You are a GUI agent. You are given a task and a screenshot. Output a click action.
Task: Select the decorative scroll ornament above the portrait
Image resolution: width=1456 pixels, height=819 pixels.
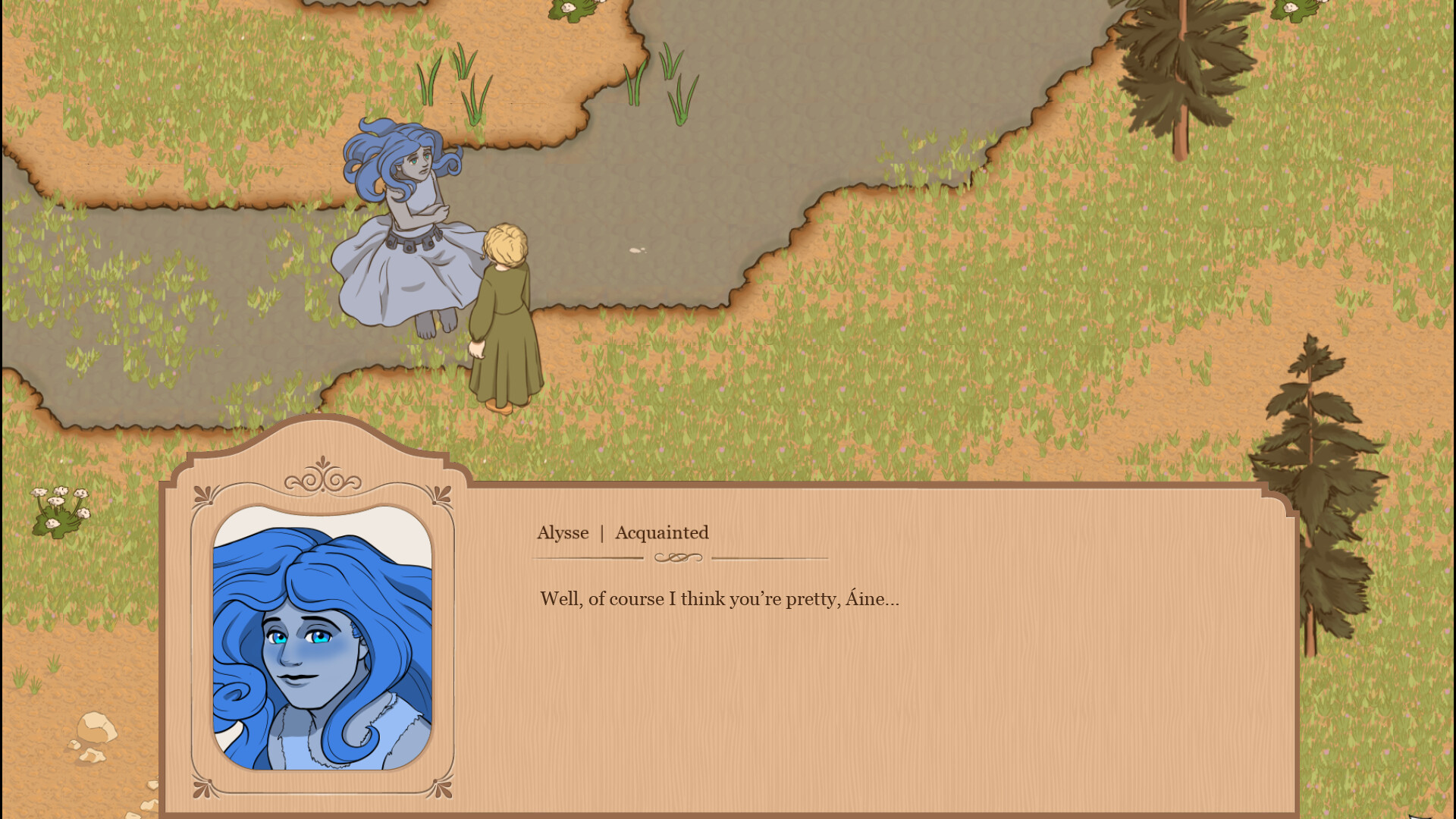point(324,479)
